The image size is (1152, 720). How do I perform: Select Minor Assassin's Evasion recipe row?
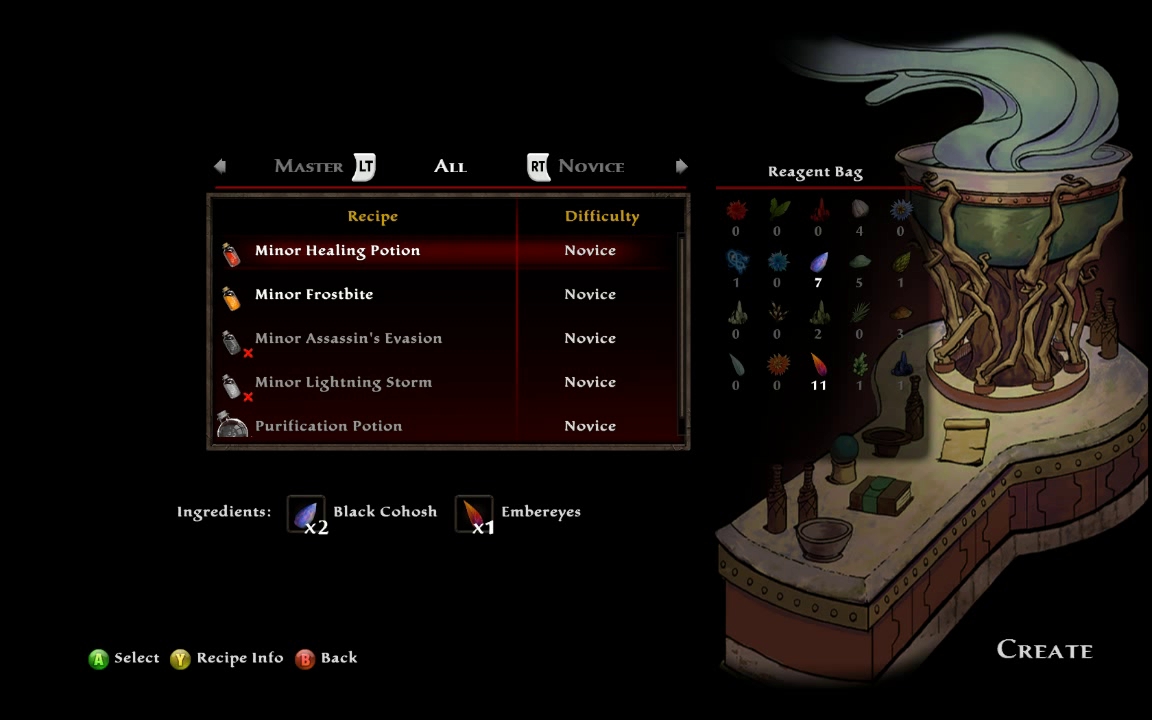348,339
